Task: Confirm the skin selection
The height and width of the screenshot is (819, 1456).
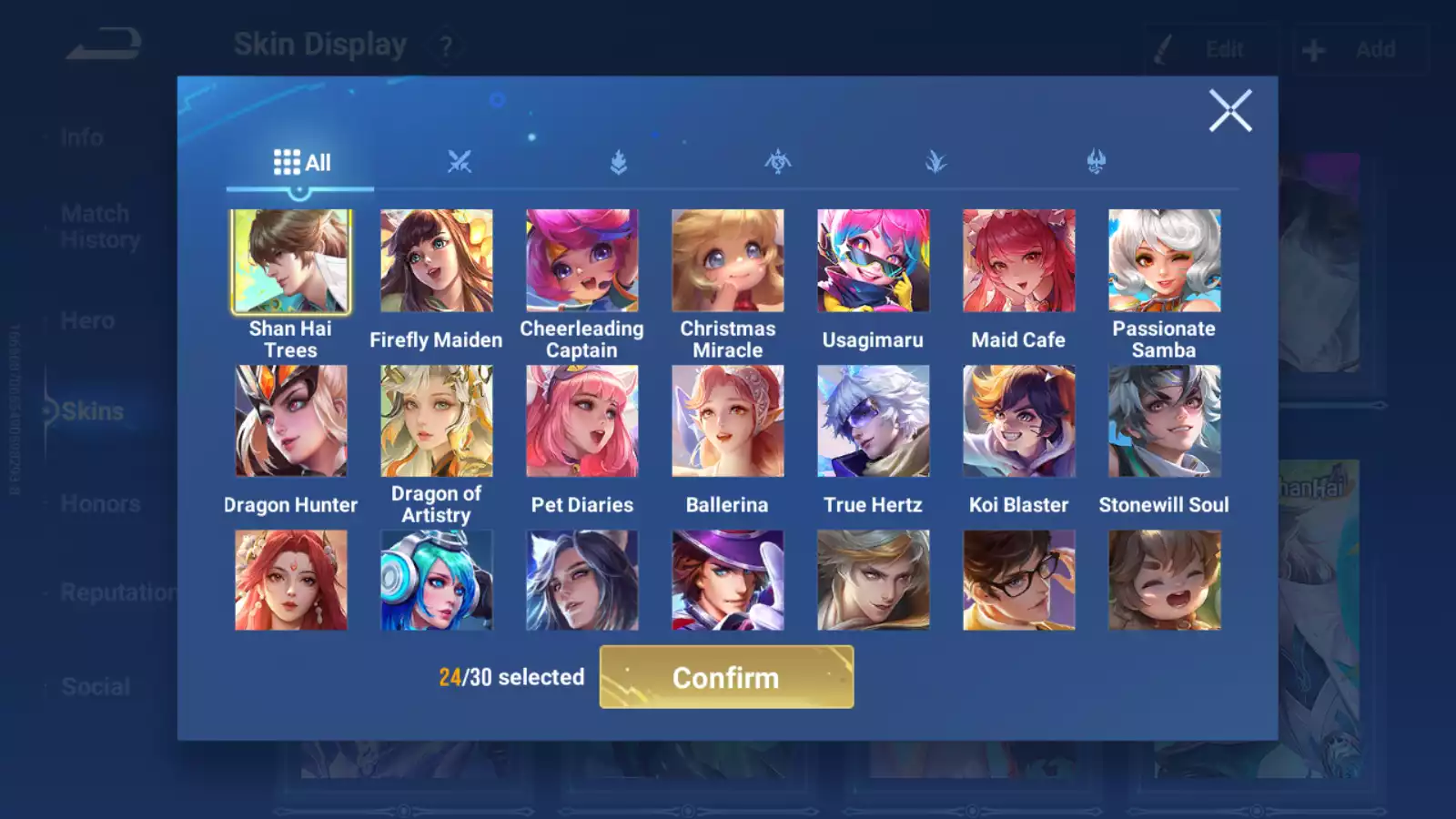Action: [726, 677]
